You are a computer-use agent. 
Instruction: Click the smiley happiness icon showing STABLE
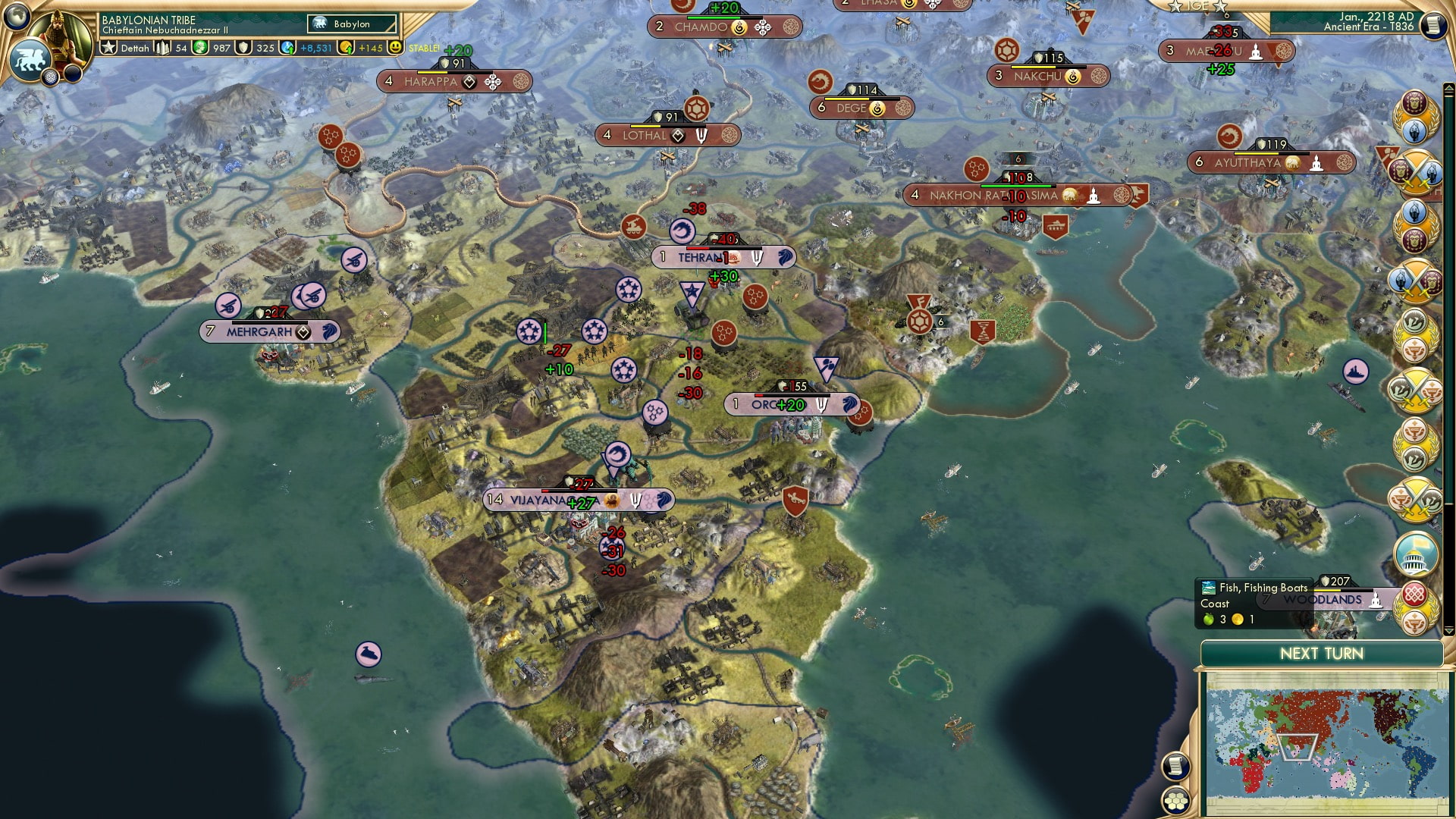point(395,49)
